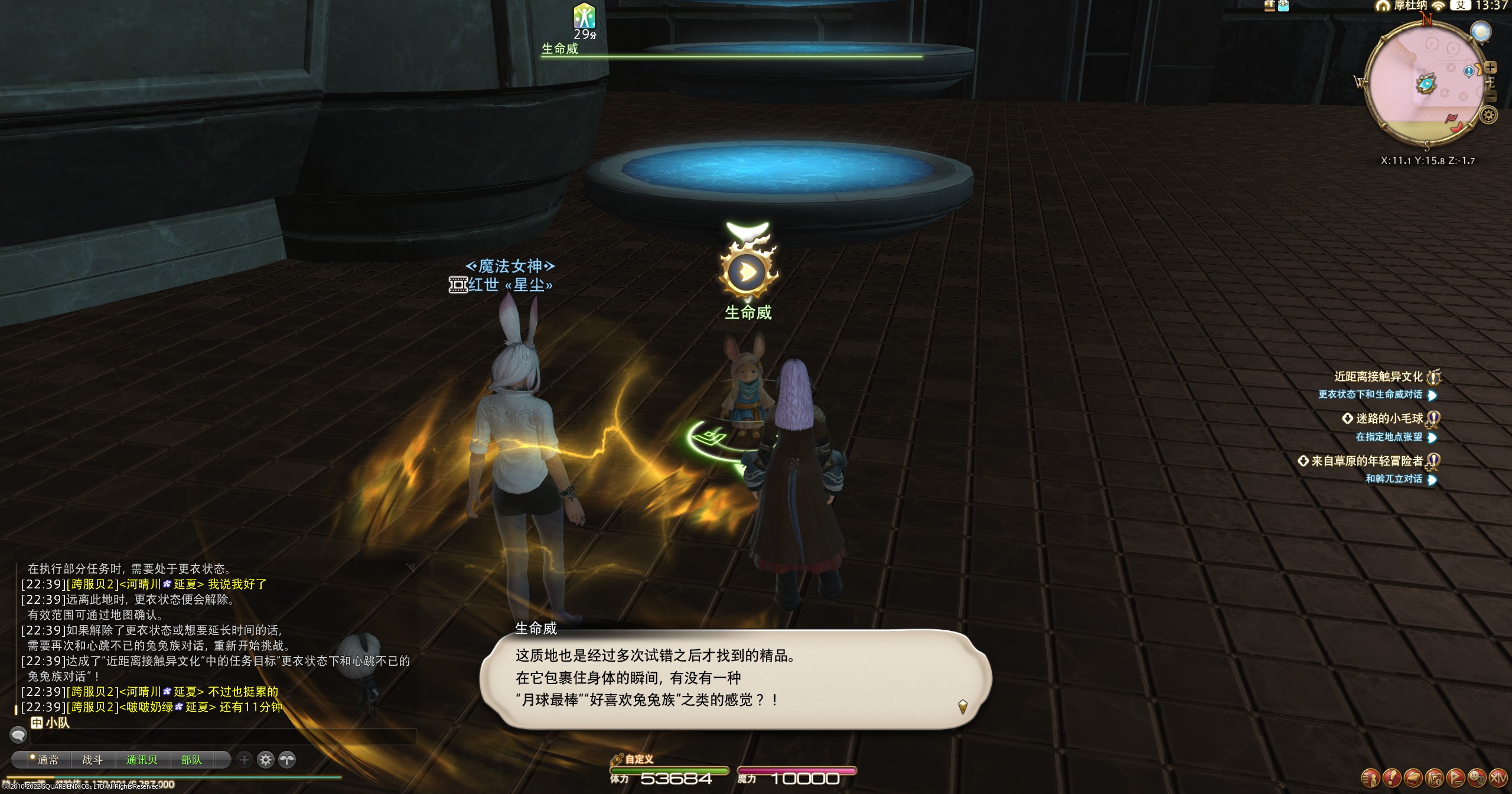Switch to the 通常 chat tab

(x=47, y=760)
